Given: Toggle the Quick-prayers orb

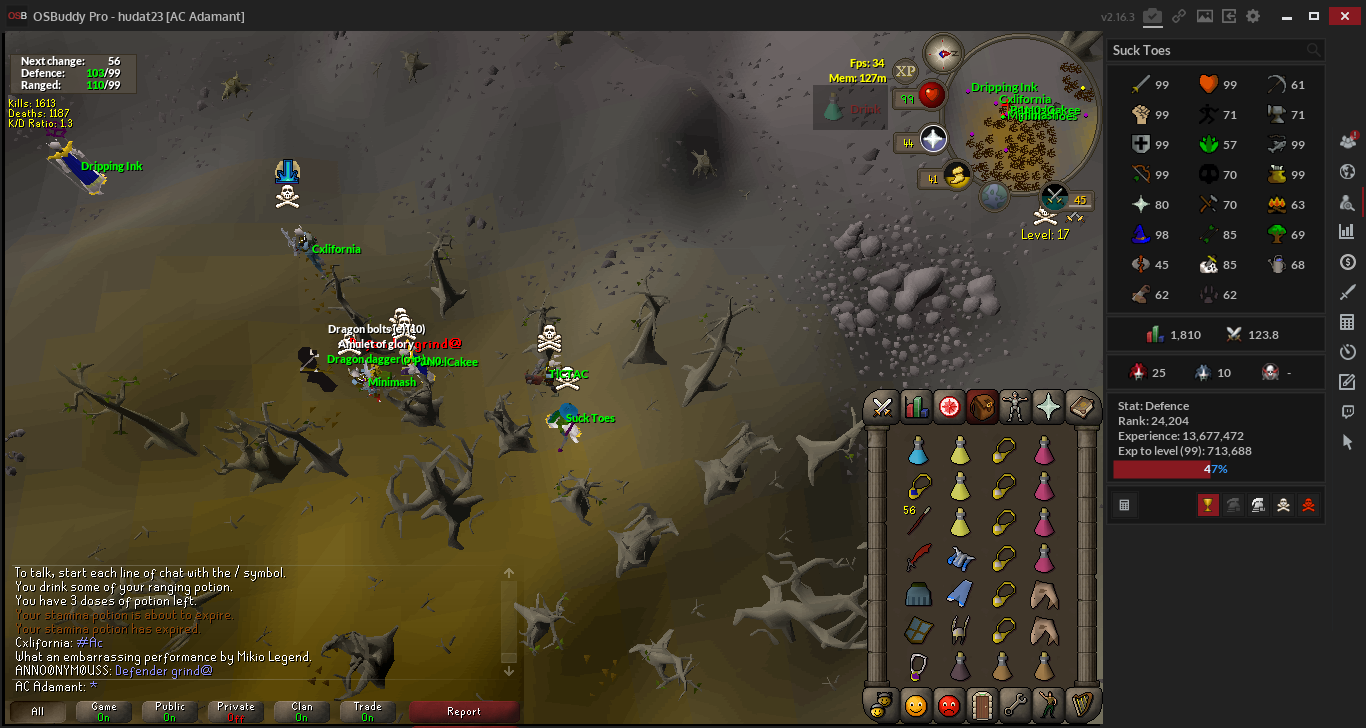Looking at the screenshot, I should [x=932, y=139].
